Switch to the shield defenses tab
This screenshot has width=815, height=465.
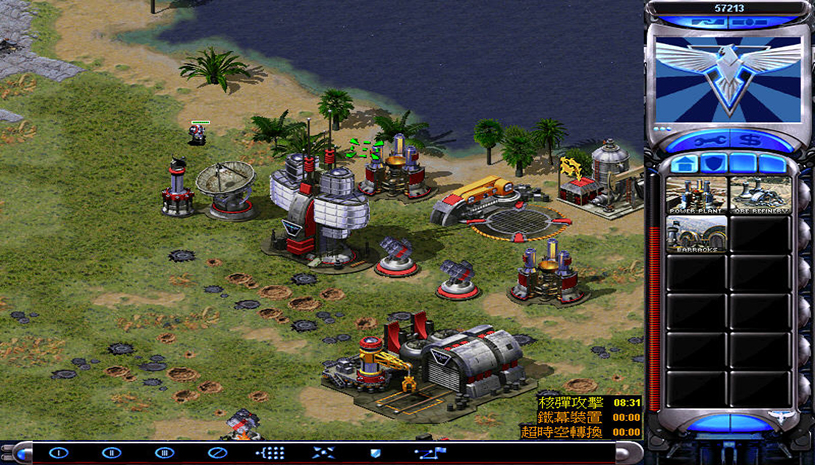(712, 163)
